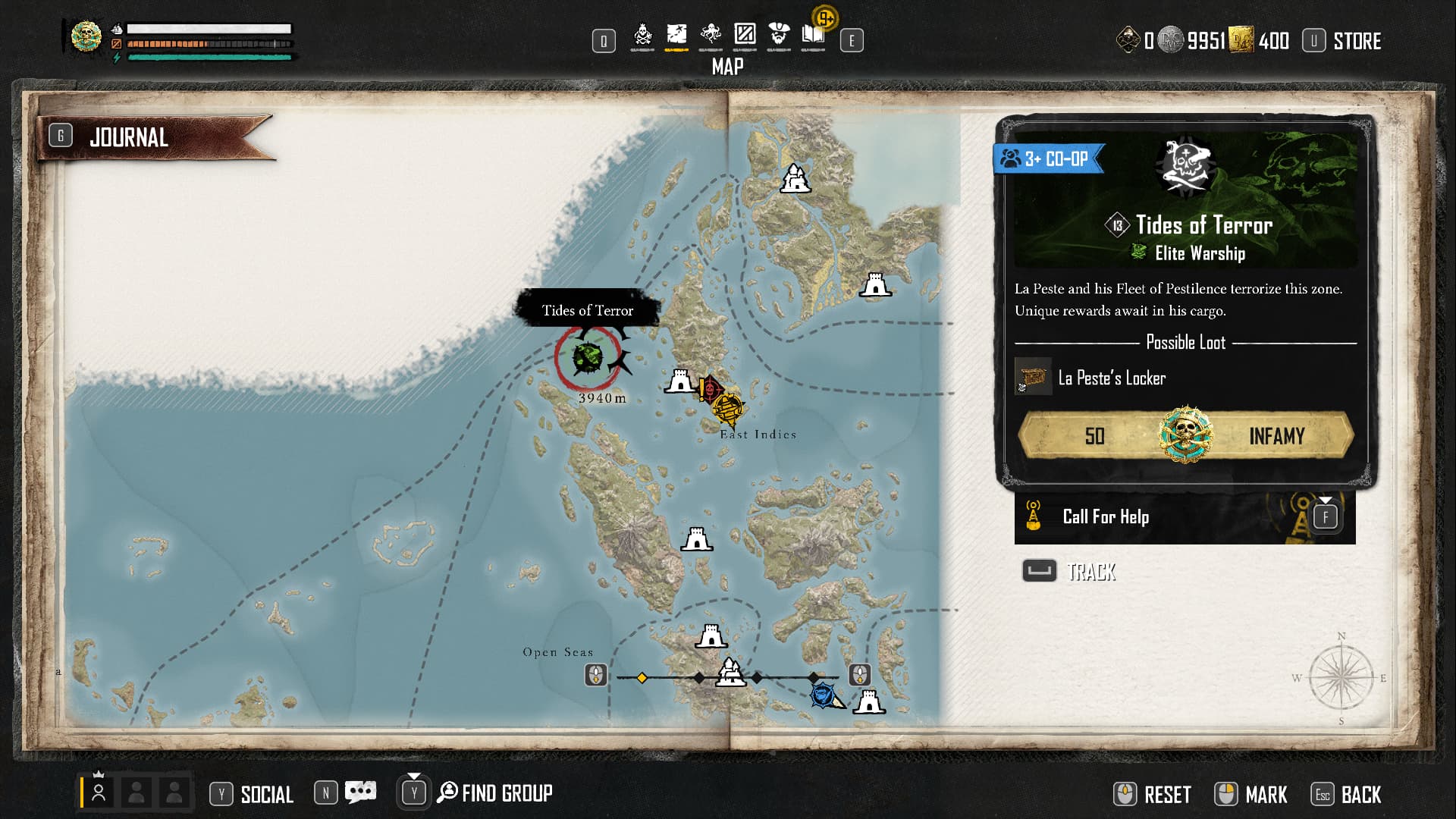Open the Social menu
Viewport: 1456px width, 819px height.
(x=266, y=794)
